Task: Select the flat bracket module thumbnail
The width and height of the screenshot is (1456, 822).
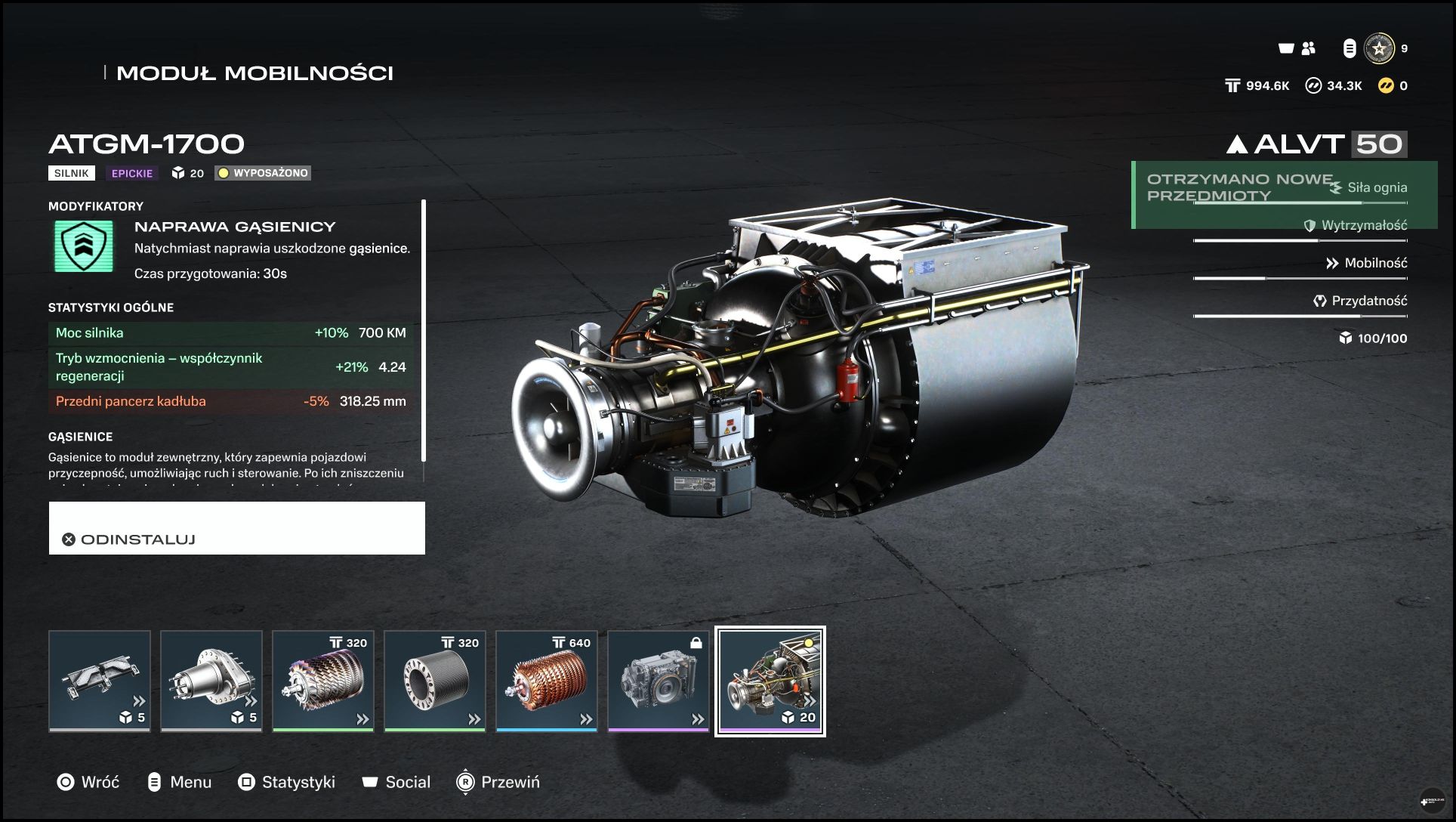Action: pos(100,681)
